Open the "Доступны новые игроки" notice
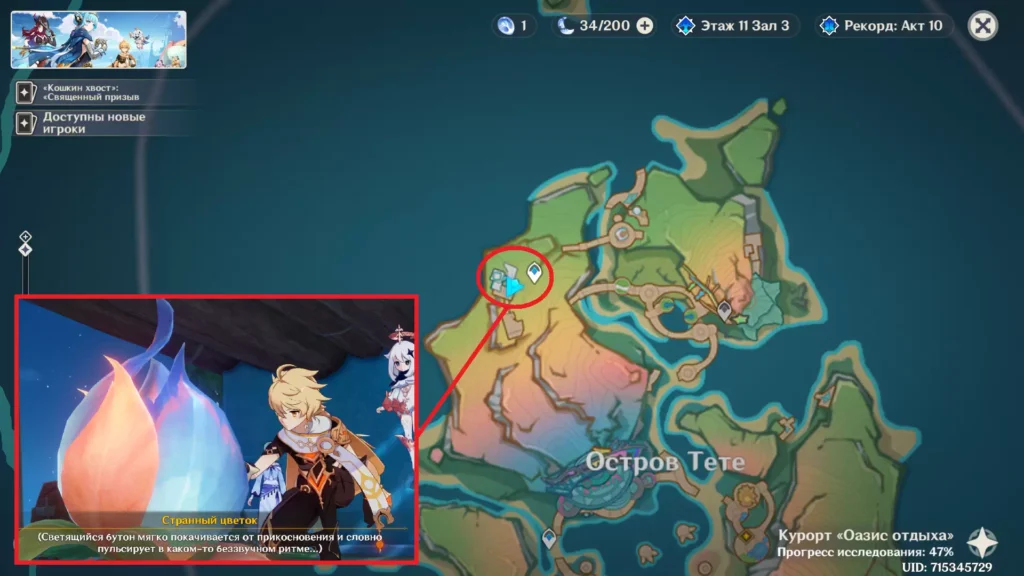 pos(100,123)
